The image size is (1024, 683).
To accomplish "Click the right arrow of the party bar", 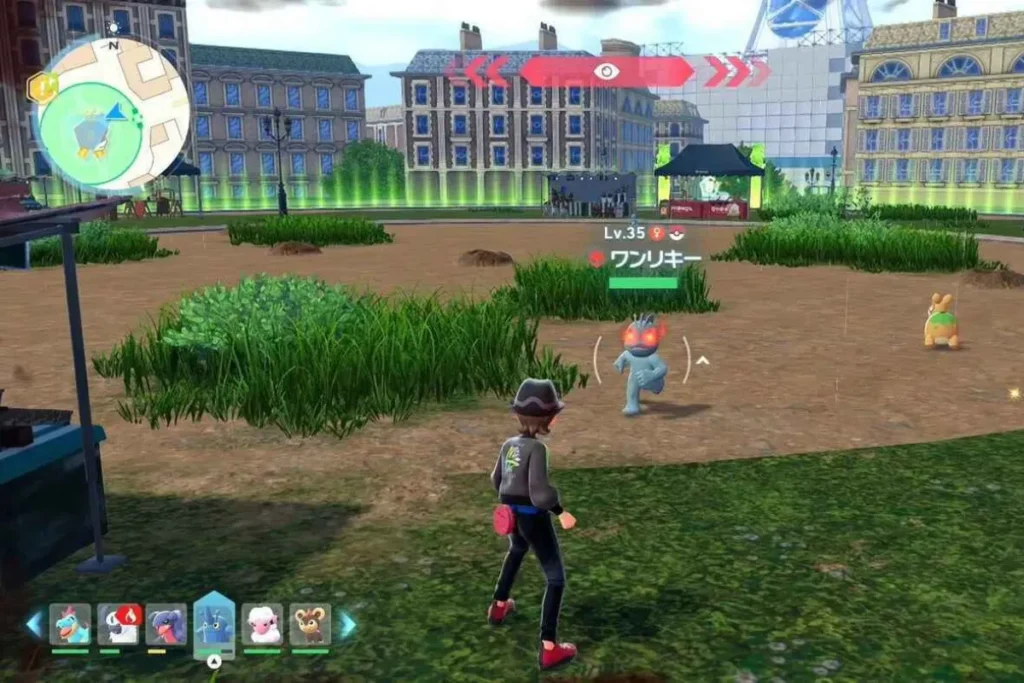I will [x=347, y=624].
